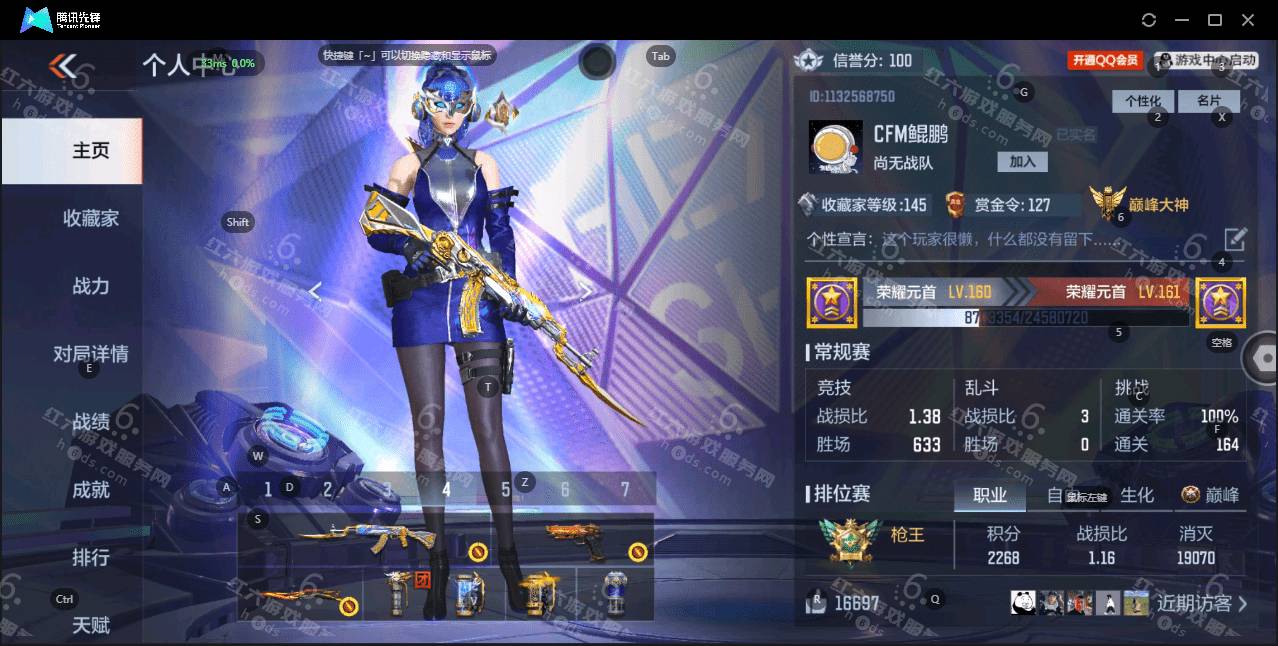Switch to the 收藏家 collector section
Viewport: 1278px width, 646px height.
coord(90,218)
